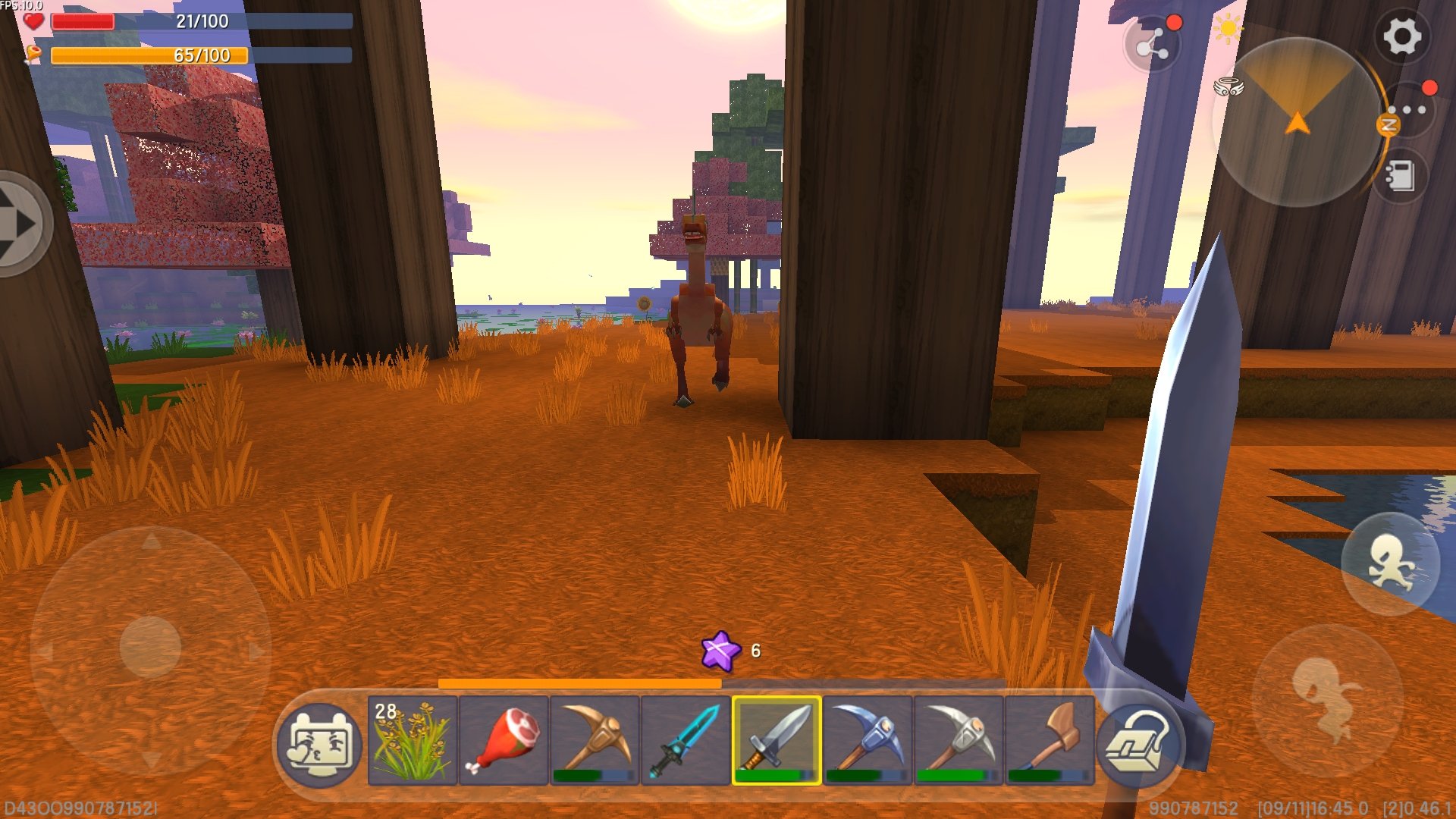Select the wheat stack hotbar slot
The image size is (1456, 819).
413,740
